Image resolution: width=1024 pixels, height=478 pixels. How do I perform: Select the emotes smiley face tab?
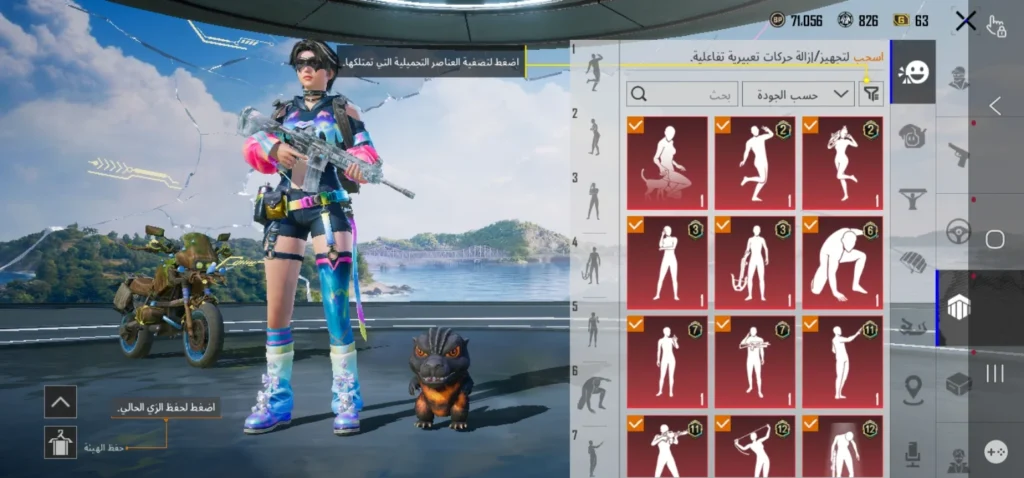point(913,72)
